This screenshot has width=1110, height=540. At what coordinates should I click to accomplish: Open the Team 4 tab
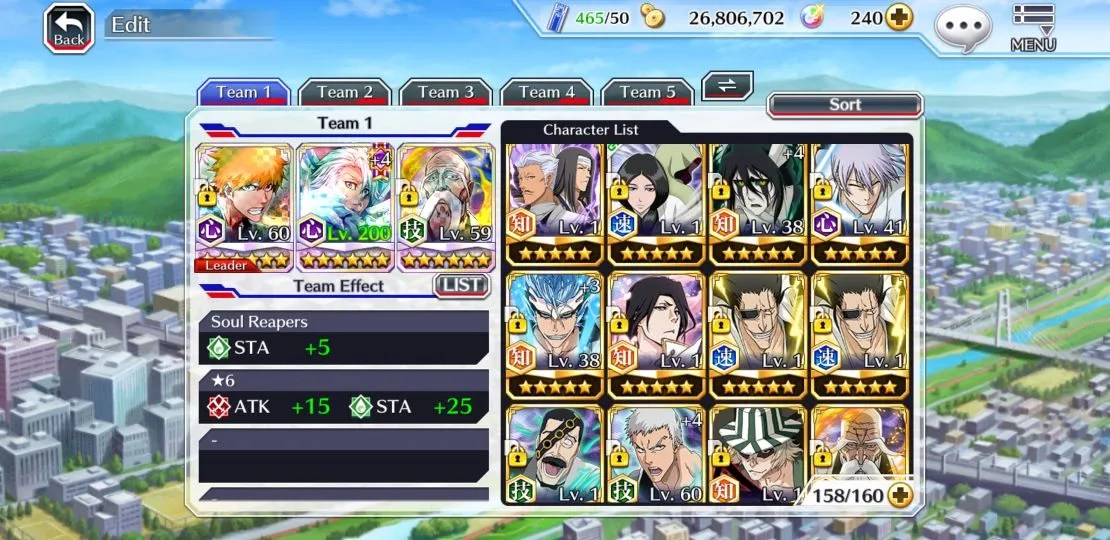[547, 92]
